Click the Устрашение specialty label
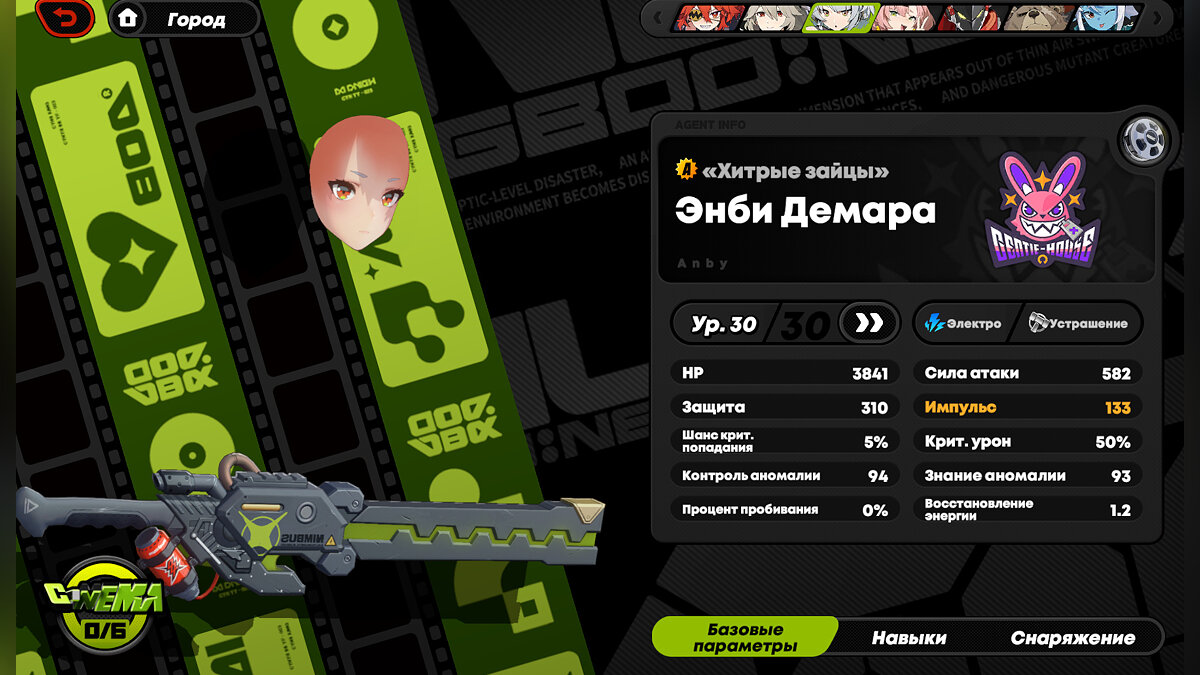This screenshot has width=1200, height=675. [x=1078, y=323]
